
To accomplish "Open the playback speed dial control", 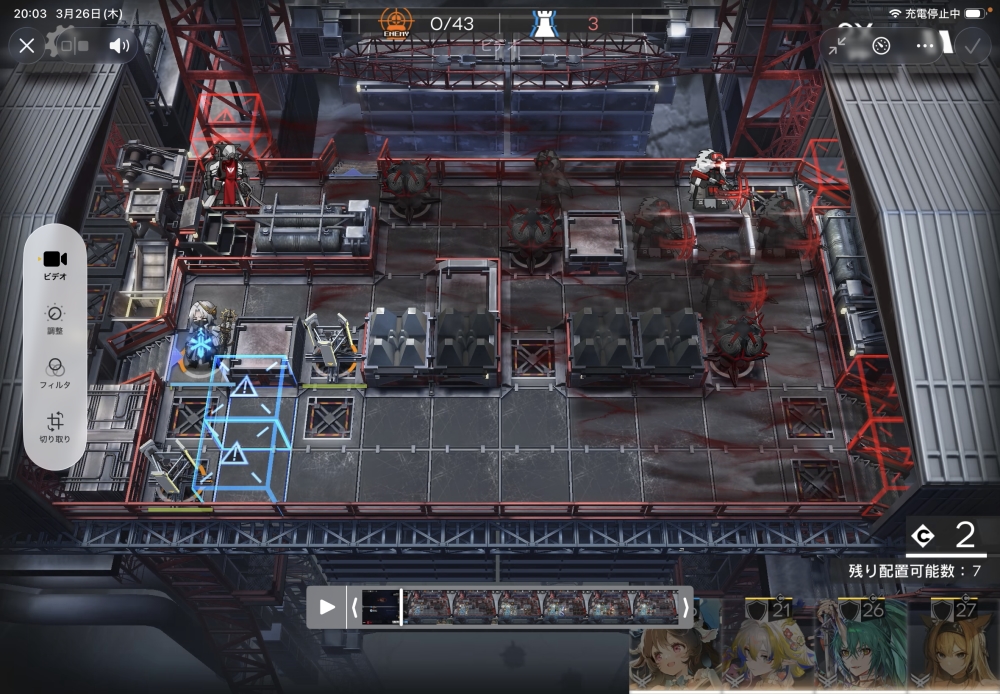I will [x=881, y=45].
